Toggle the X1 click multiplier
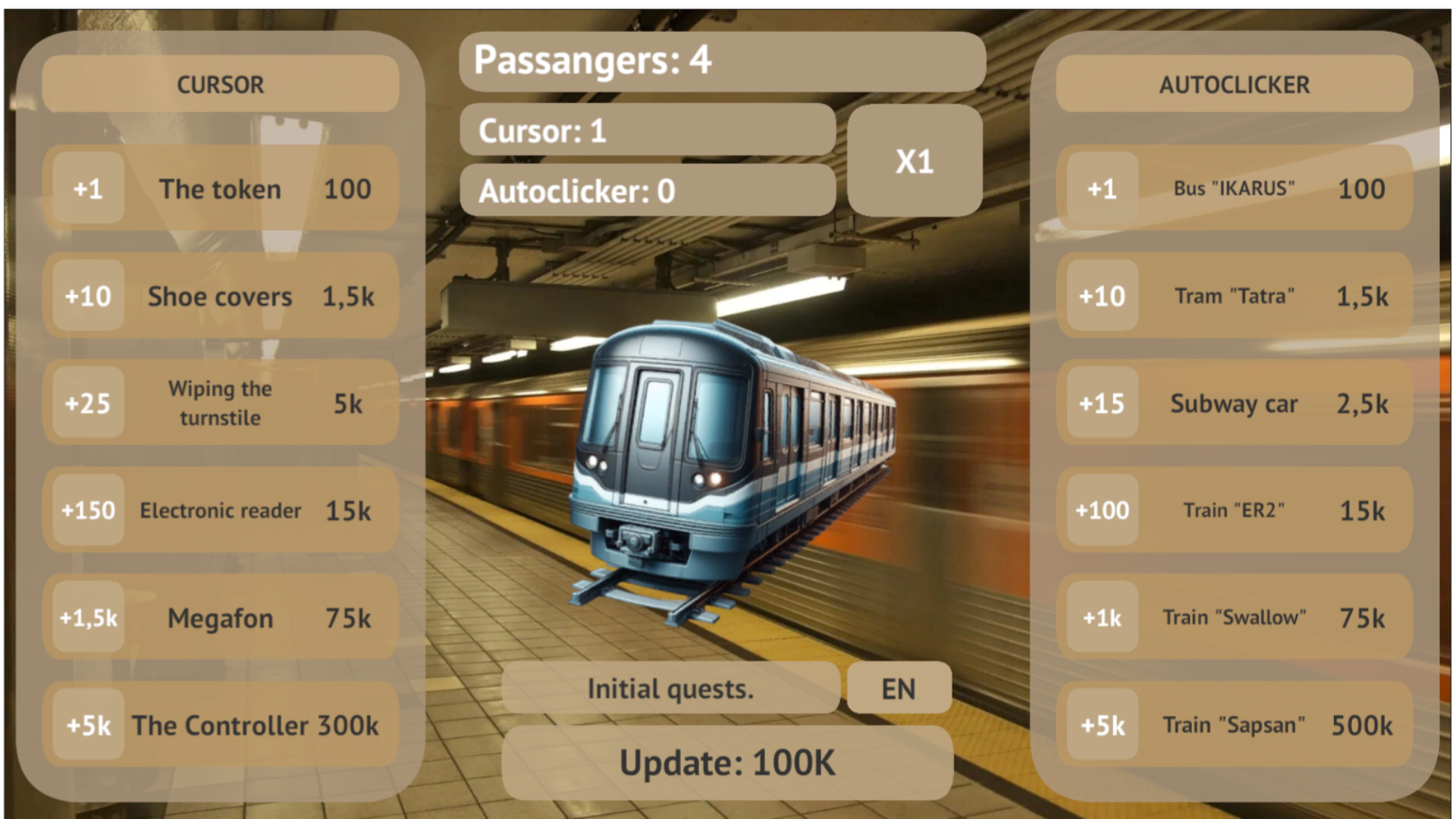Image resolution: width=1456 pixels, height=819 pixels. click(x=914, y=162)
